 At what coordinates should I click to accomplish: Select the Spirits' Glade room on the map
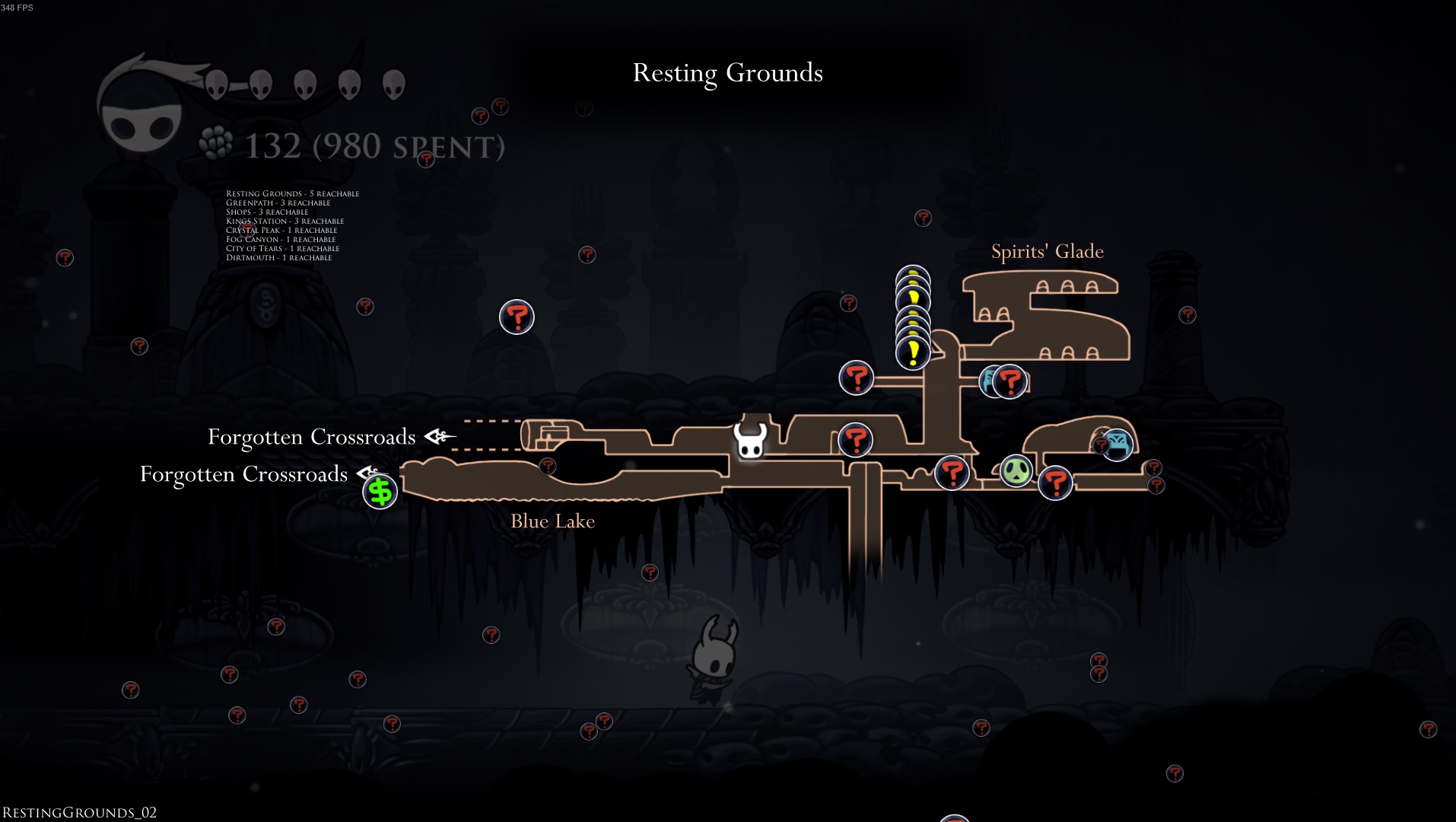(1065, 320)
